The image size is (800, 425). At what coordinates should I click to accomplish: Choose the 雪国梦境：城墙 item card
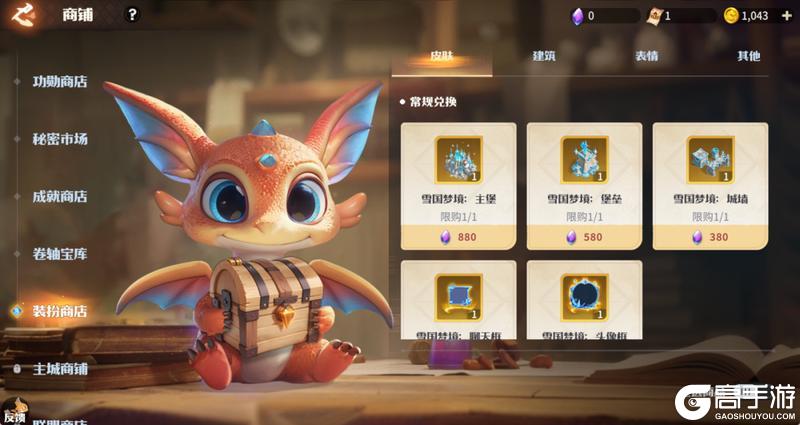point(710,175)
